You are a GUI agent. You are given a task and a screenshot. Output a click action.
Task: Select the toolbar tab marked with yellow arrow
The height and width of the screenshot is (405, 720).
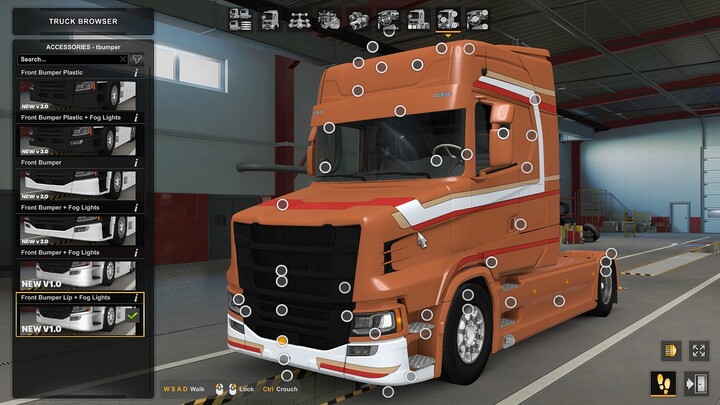tap(447, 19)
